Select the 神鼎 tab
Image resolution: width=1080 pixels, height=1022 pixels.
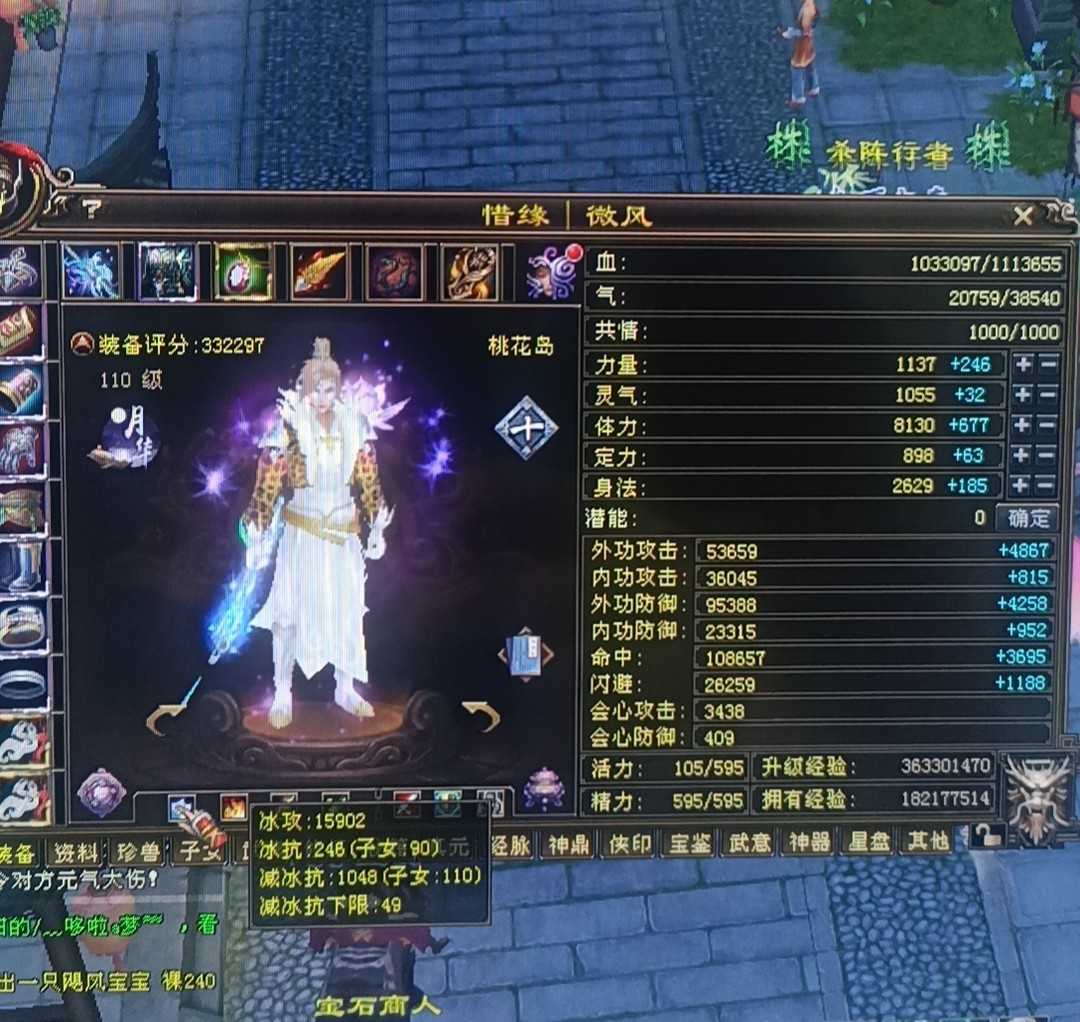pyautogui.click(x=567, y=843)
